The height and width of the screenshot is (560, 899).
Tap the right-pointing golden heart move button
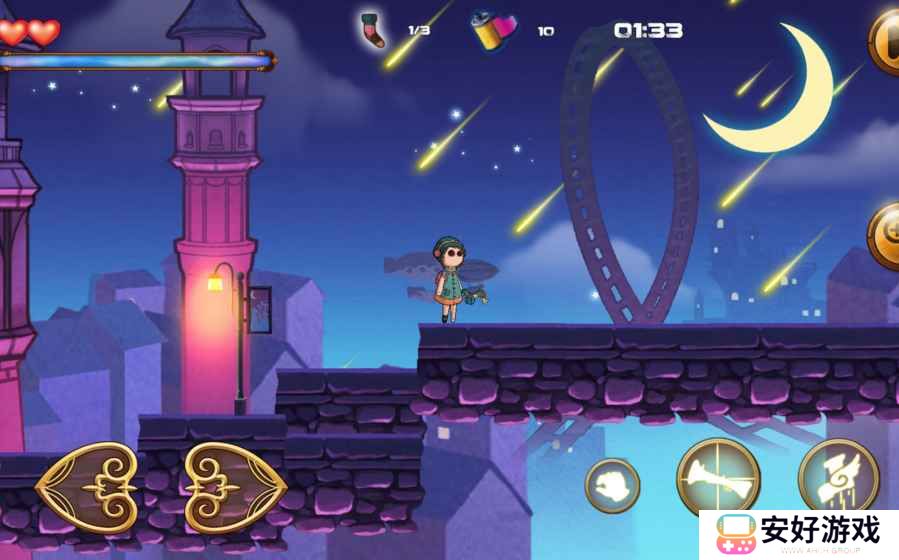[x=236, y=487]
